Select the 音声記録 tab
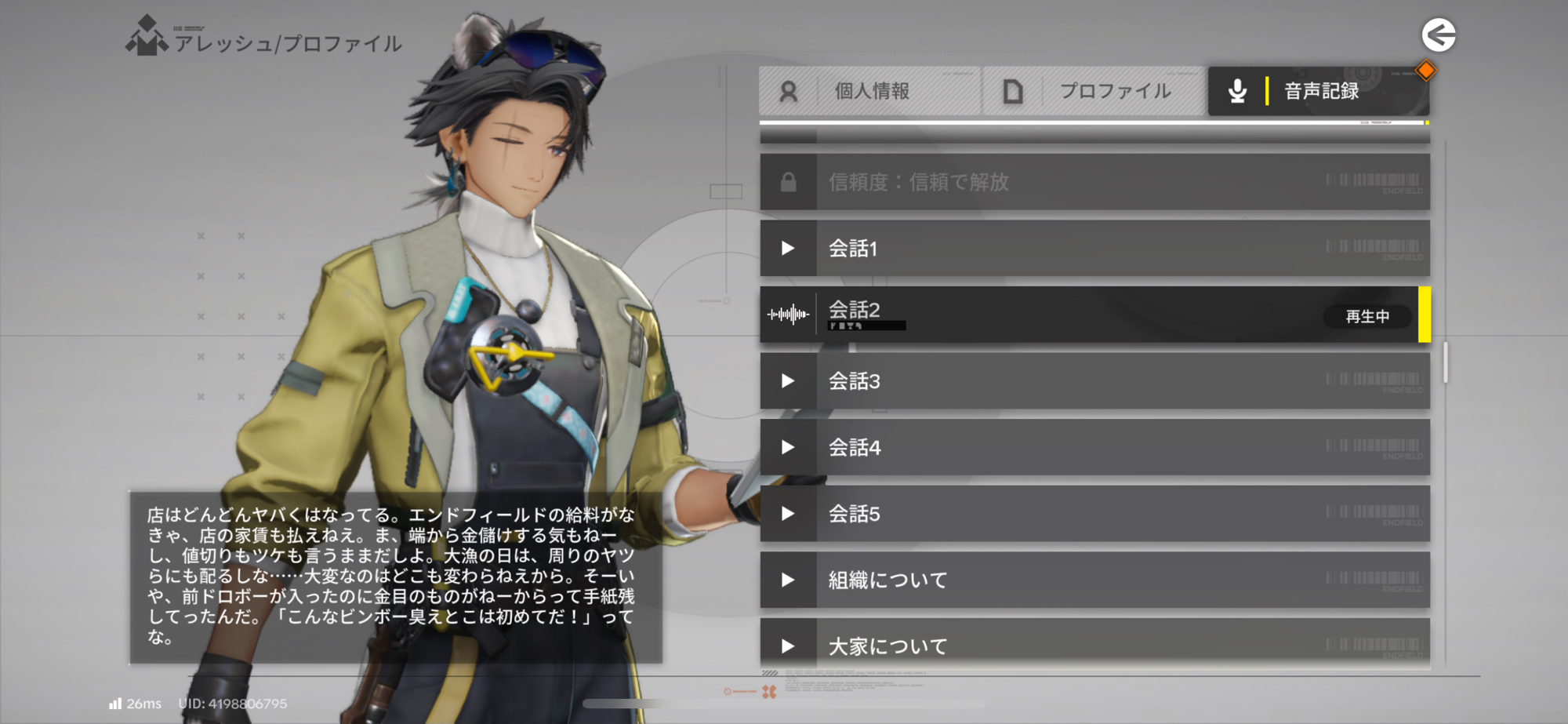This screenshot has height=724, width=1568. click(1319, 91)
